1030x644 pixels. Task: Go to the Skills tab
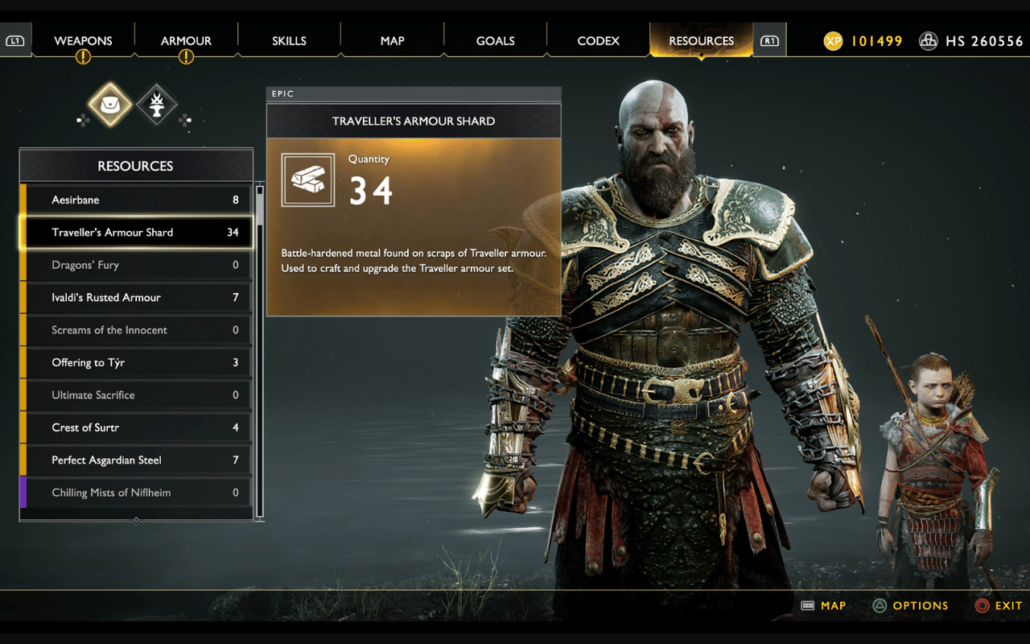pyautogui.click(x=289, y=41)
